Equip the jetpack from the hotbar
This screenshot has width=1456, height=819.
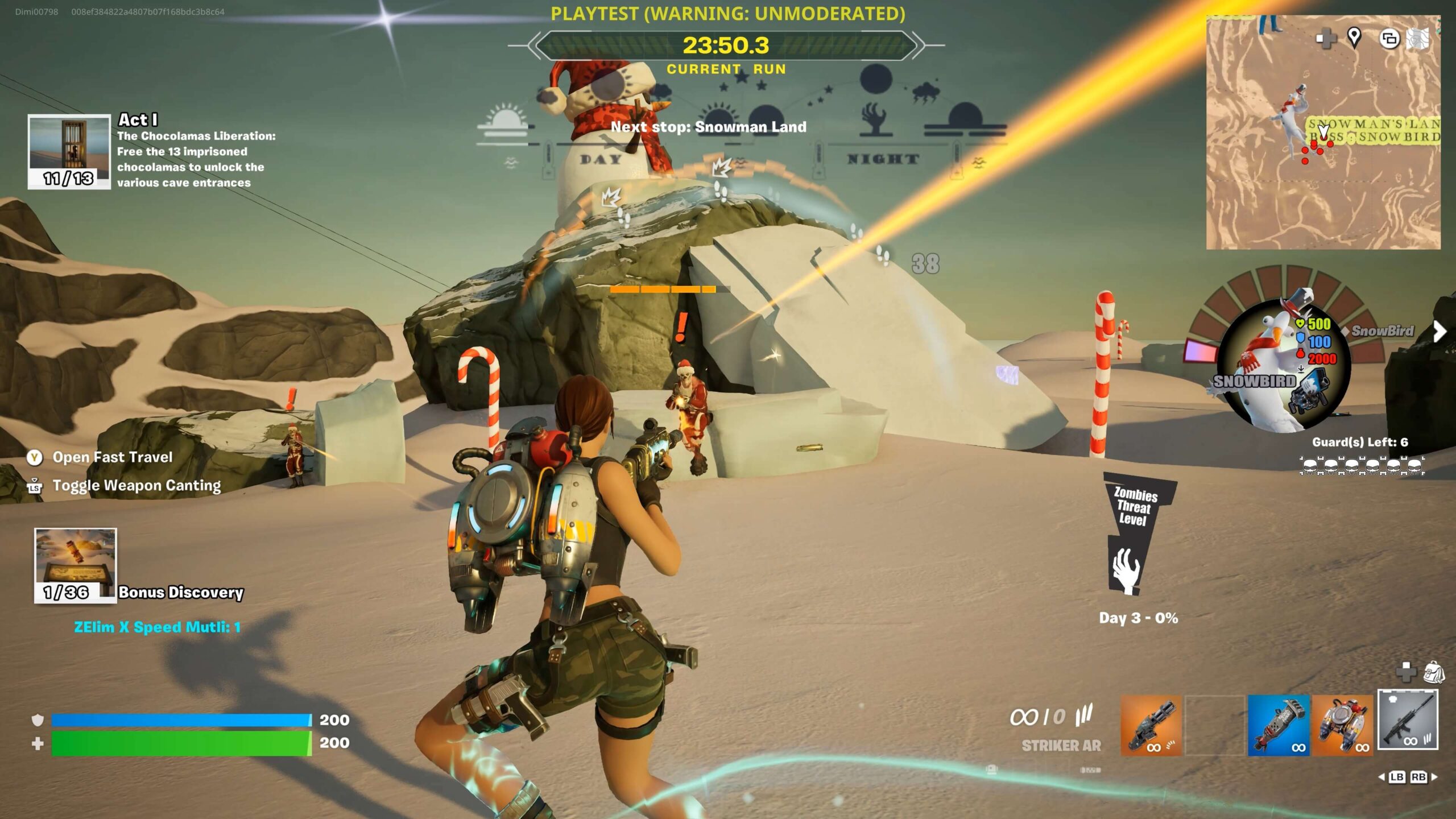pos(1342,725)
